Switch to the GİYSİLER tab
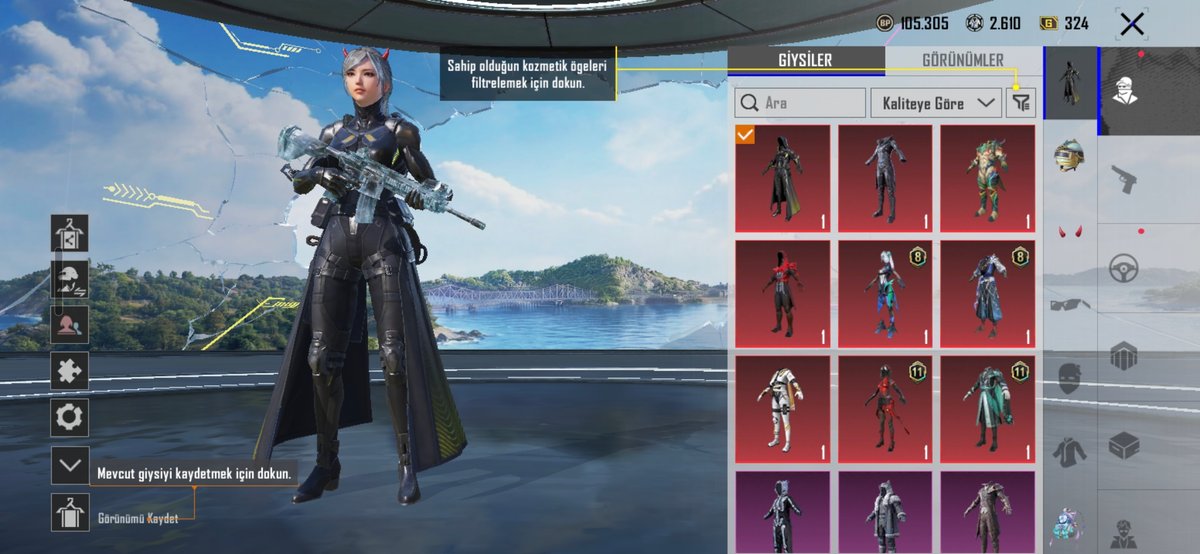This screenshot has width=1200, height=554. 805,60
